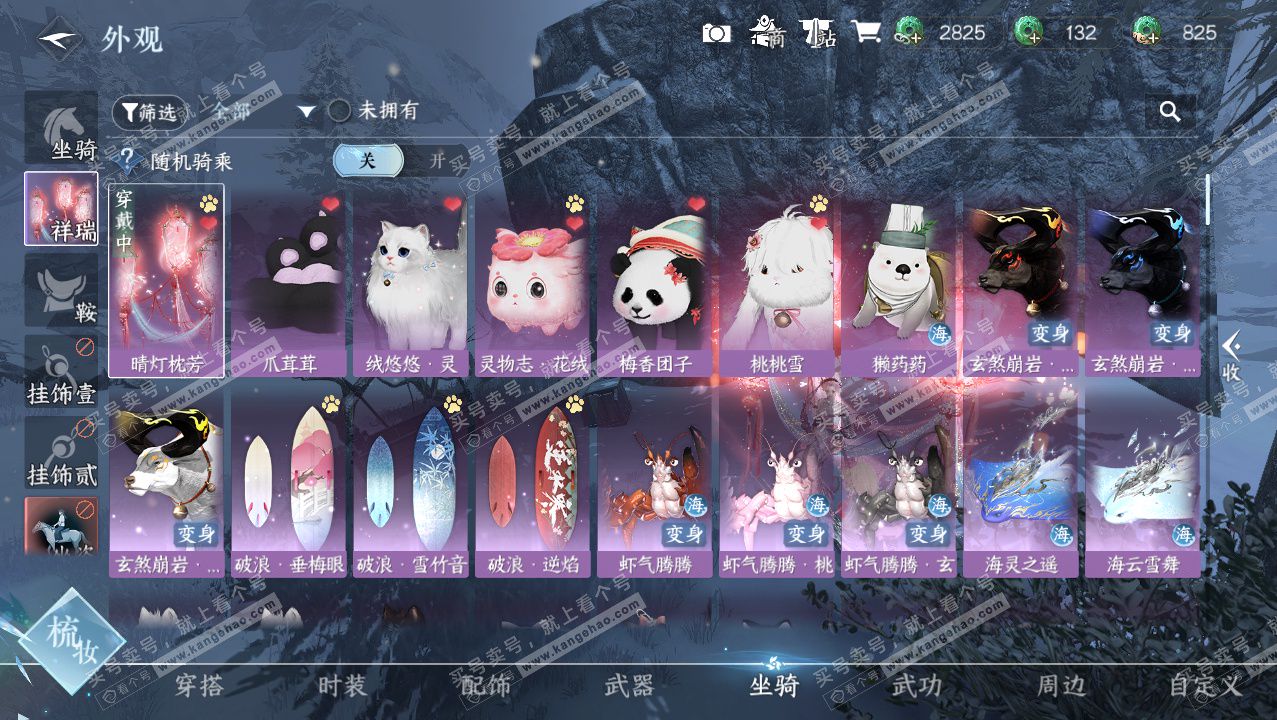Switch to the 武器 bottom tab
Image resolution: width=1277 pixels, height=720 pixels.
pyautogui.click(x=629, y=686)
